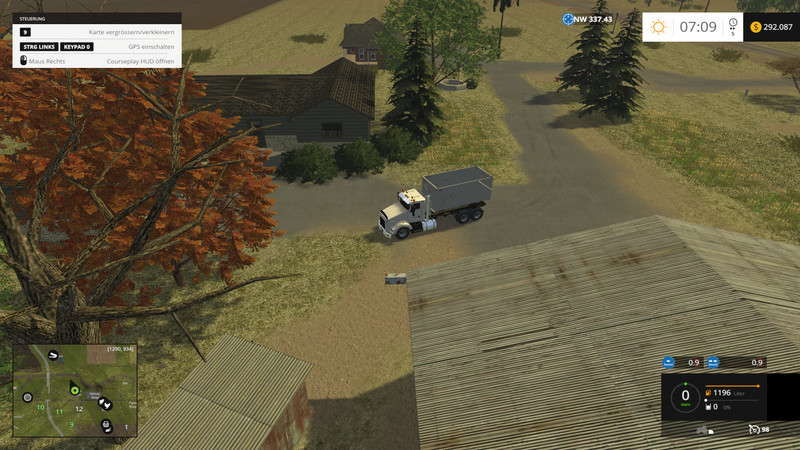Click the truck and trailer selection icon
The image size is (800, 450).
coord(706,430)
